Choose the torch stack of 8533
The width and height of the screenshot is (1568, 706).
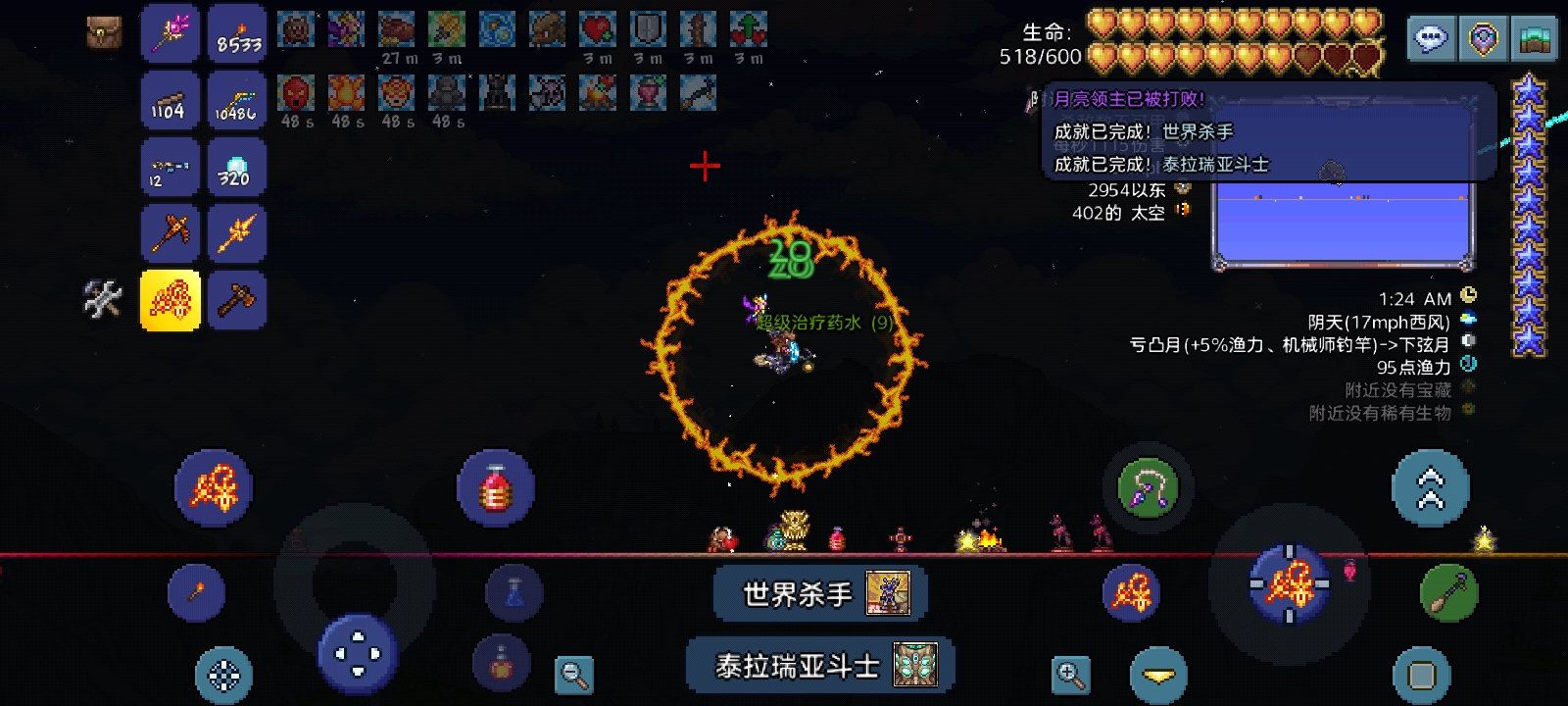[238, 32]
